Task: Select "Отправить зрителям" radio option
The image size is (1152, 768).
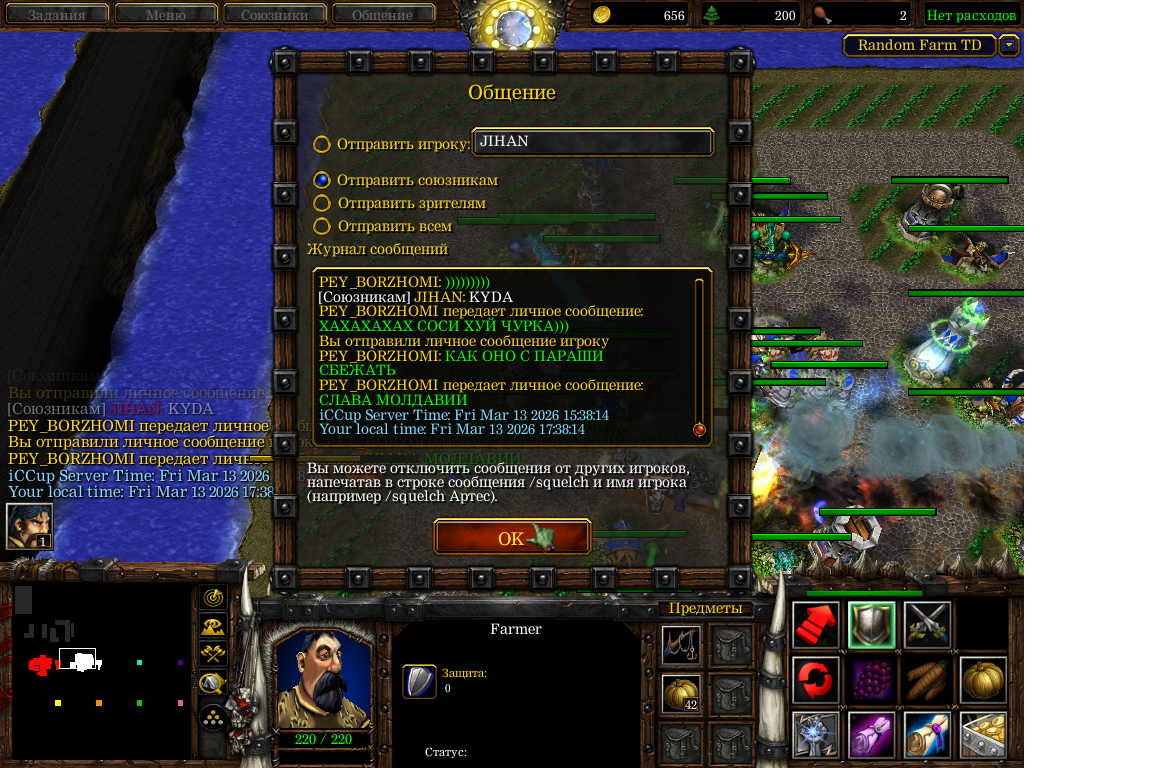Action: coord(322,203)
